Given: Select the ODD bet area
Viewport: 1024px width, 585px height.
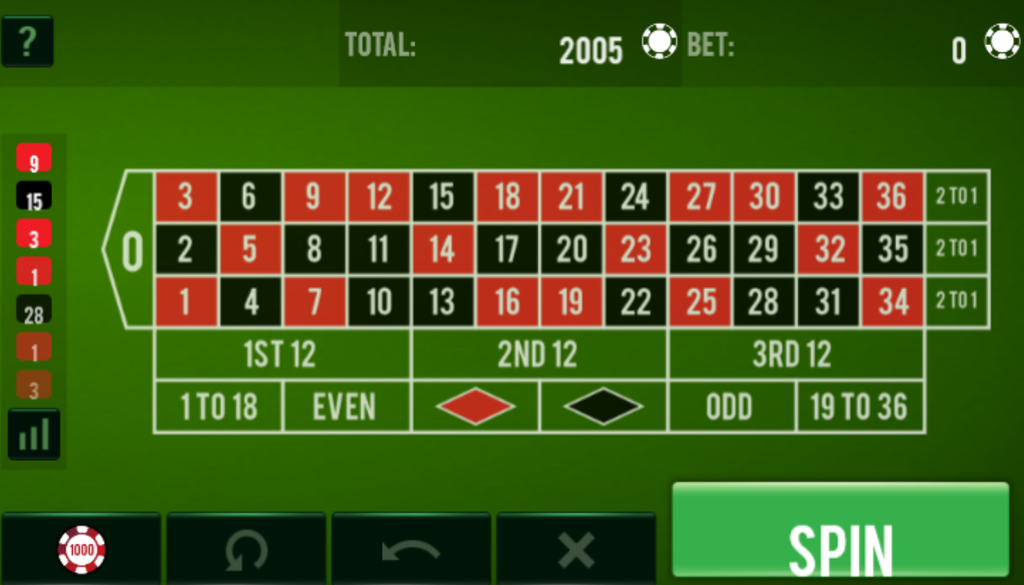Looking at the screenshot, I should click(x=731, y=407).
